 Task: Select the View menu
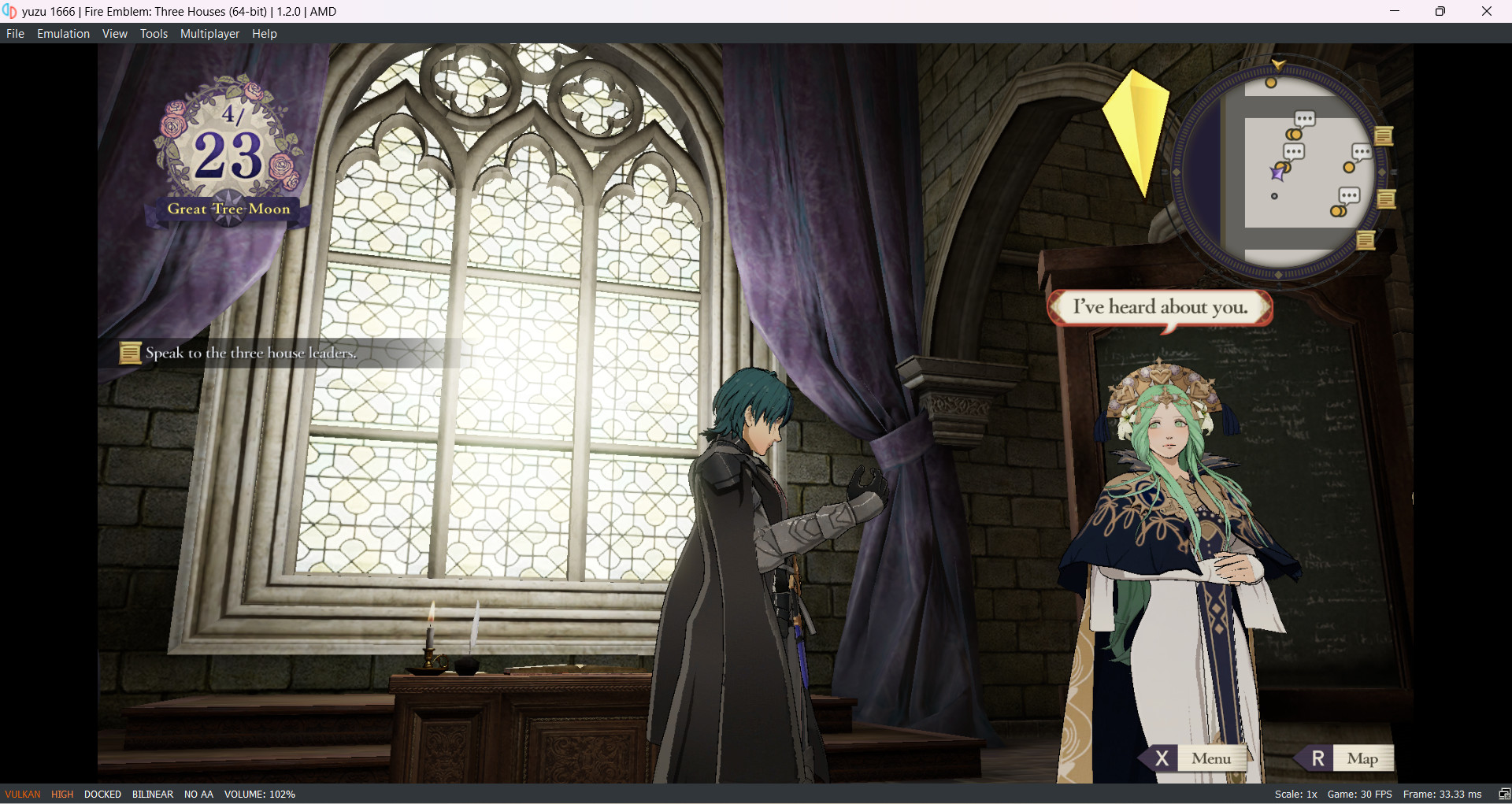114,33
